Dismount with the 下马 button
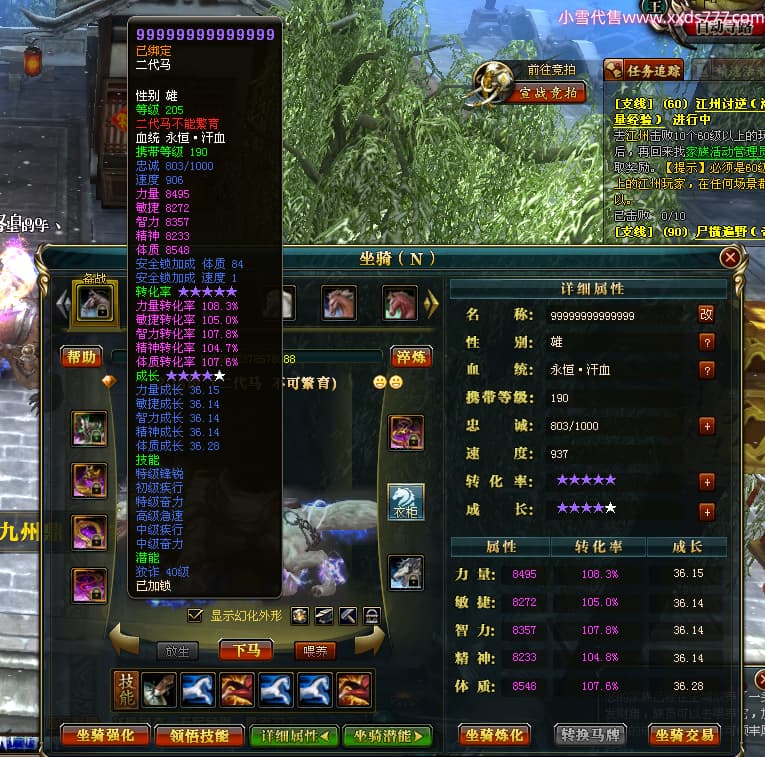This screenshot has width=765, height=757. coord(252,650)
